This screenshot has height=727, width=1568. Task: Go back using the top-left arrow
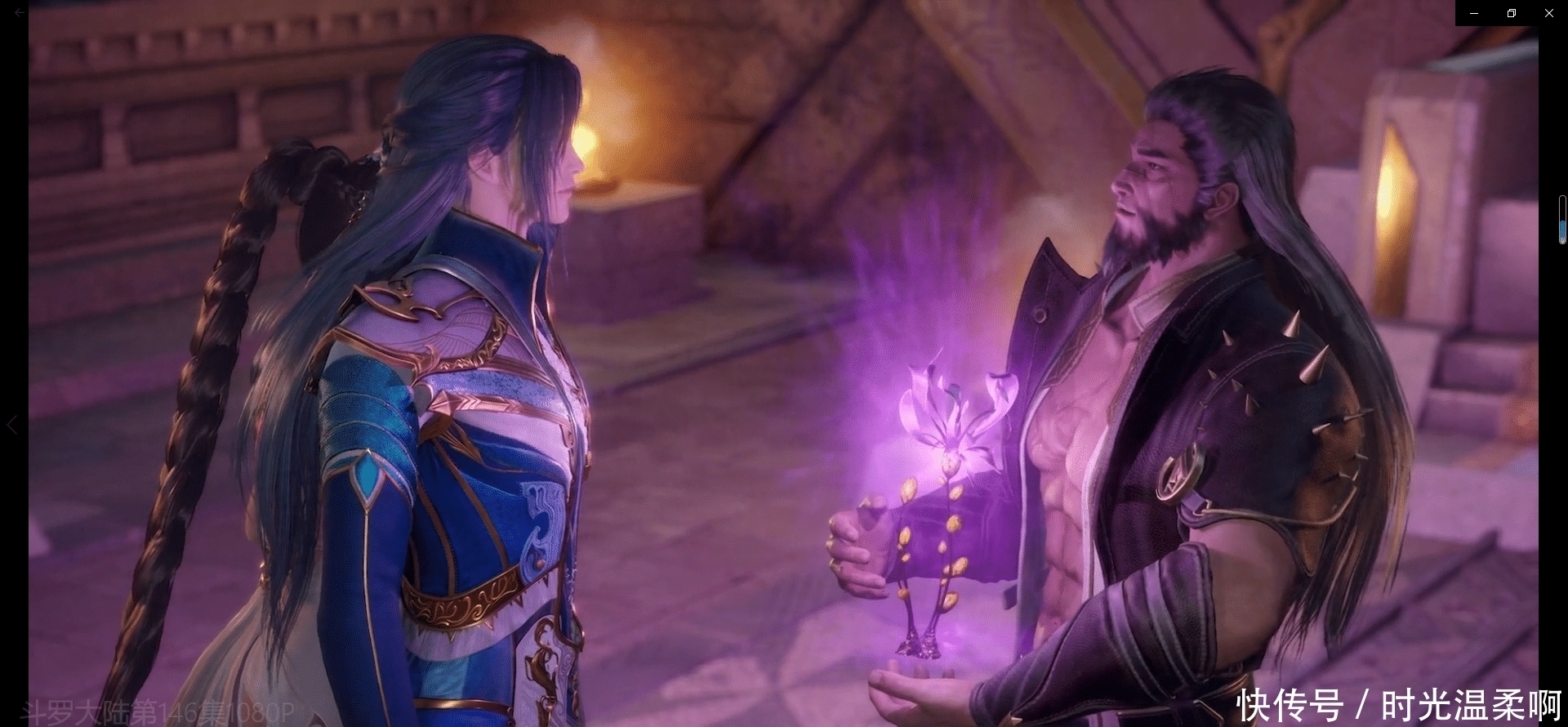[x=20, y=13]
